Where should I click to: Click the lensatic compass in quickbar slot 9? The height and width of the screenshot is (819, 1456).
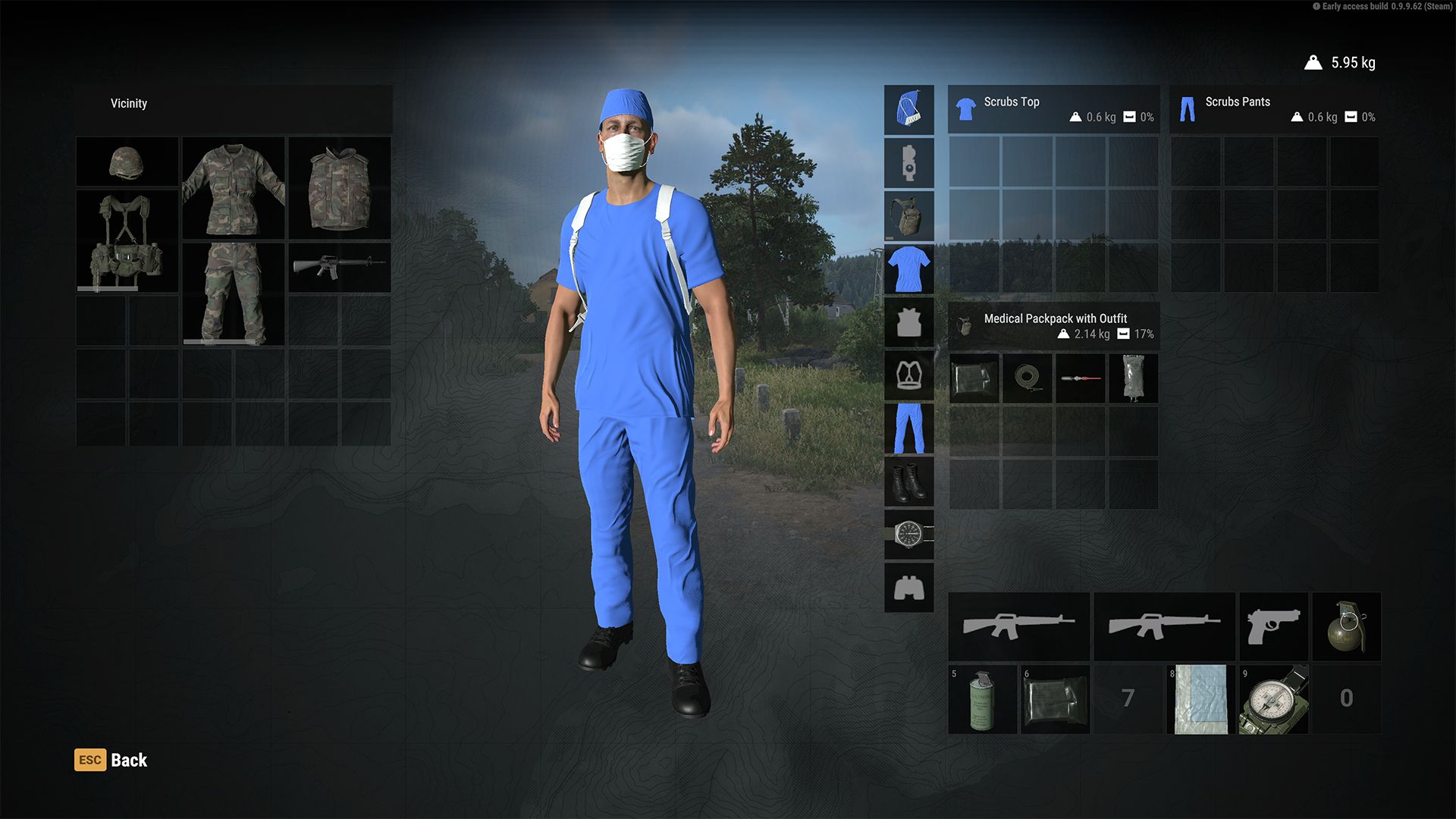point(1273,698)
